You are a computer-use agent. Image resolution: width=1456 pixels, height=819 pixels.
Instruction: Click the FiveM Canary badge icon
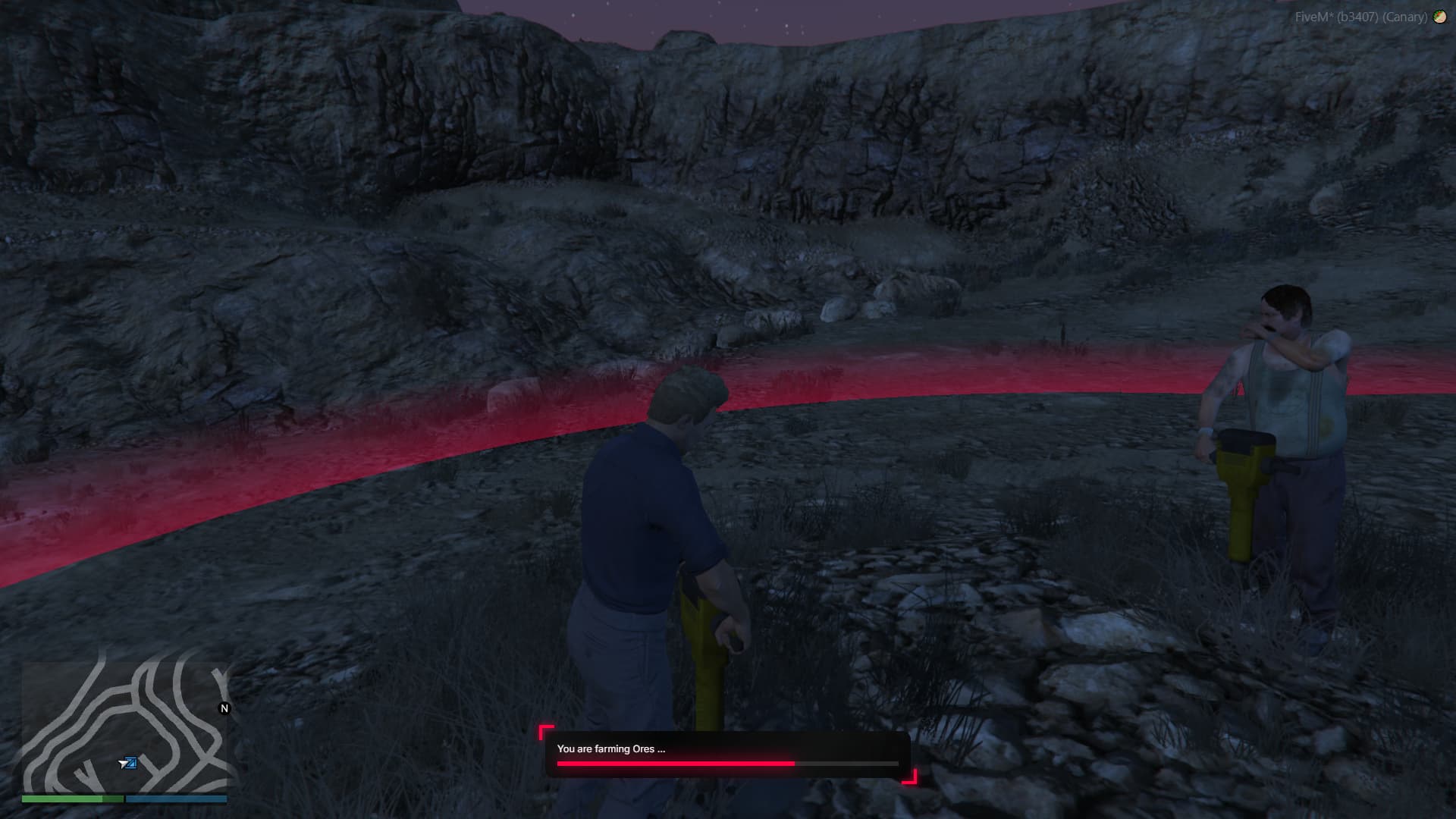(1439, 17)
